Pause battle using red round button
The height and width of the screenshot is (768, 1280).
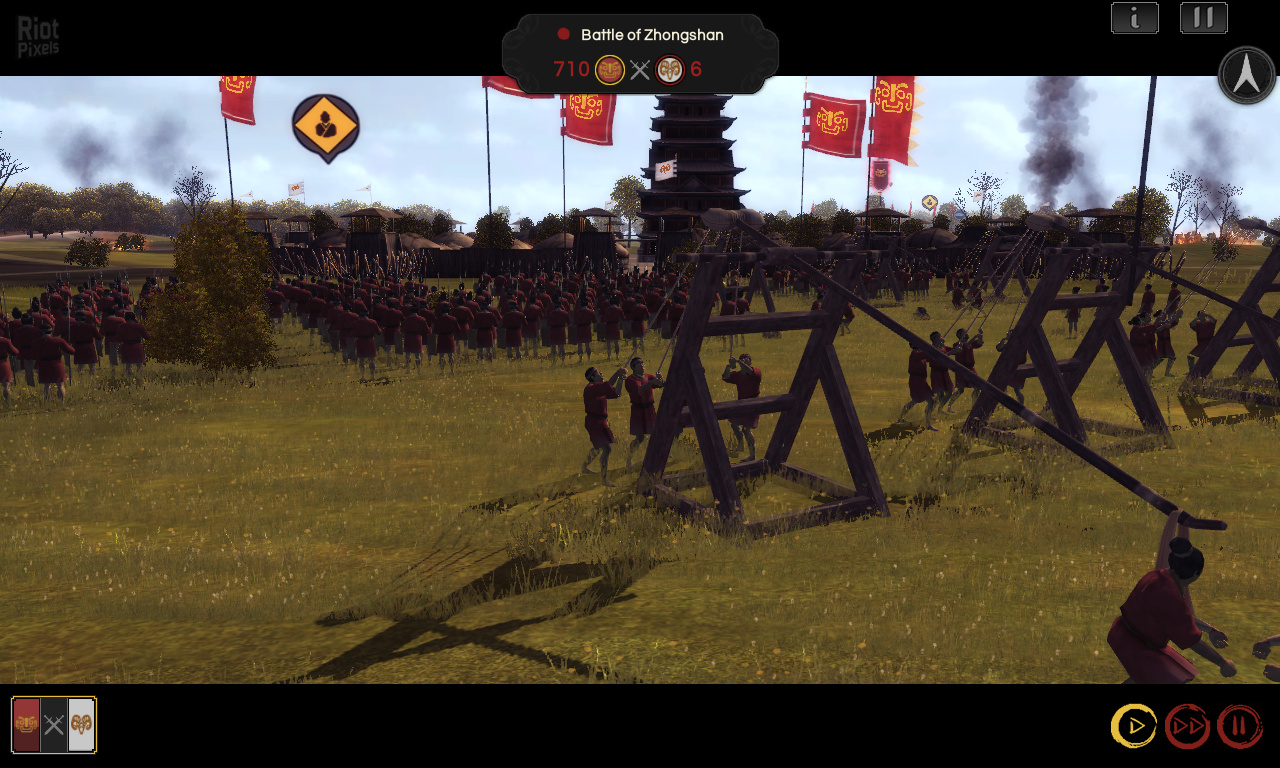(1239, 726)
